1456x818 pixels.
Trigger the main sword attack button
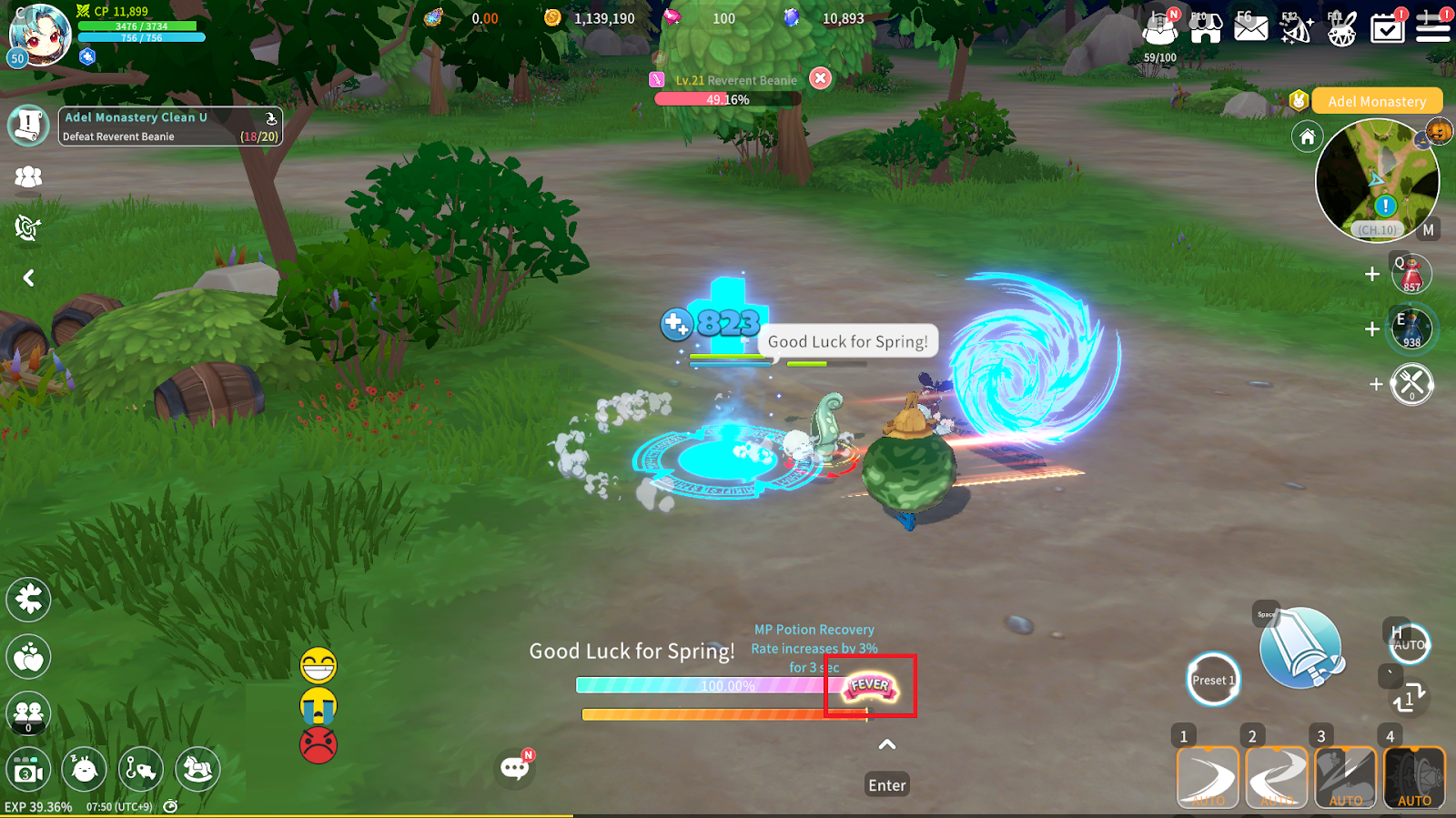1300,648
